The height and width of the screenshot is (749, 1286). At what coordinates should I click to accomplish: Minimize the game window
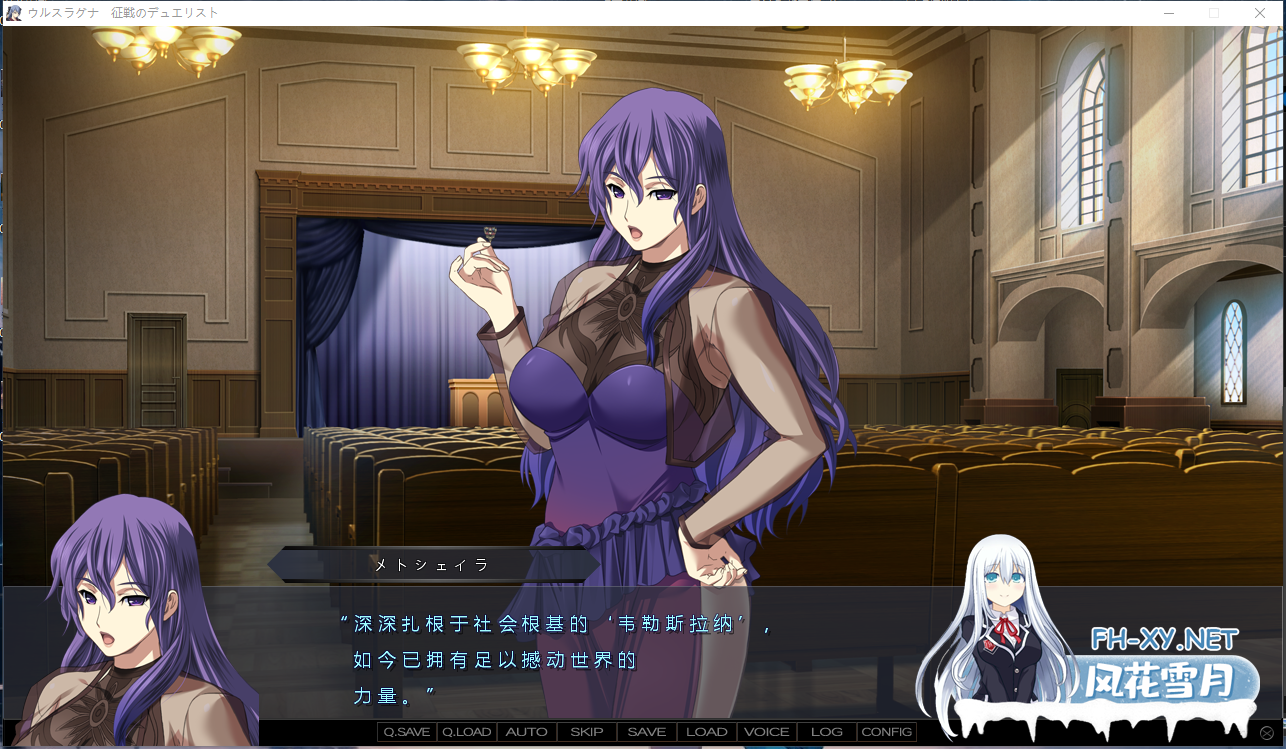[1169, 13]
